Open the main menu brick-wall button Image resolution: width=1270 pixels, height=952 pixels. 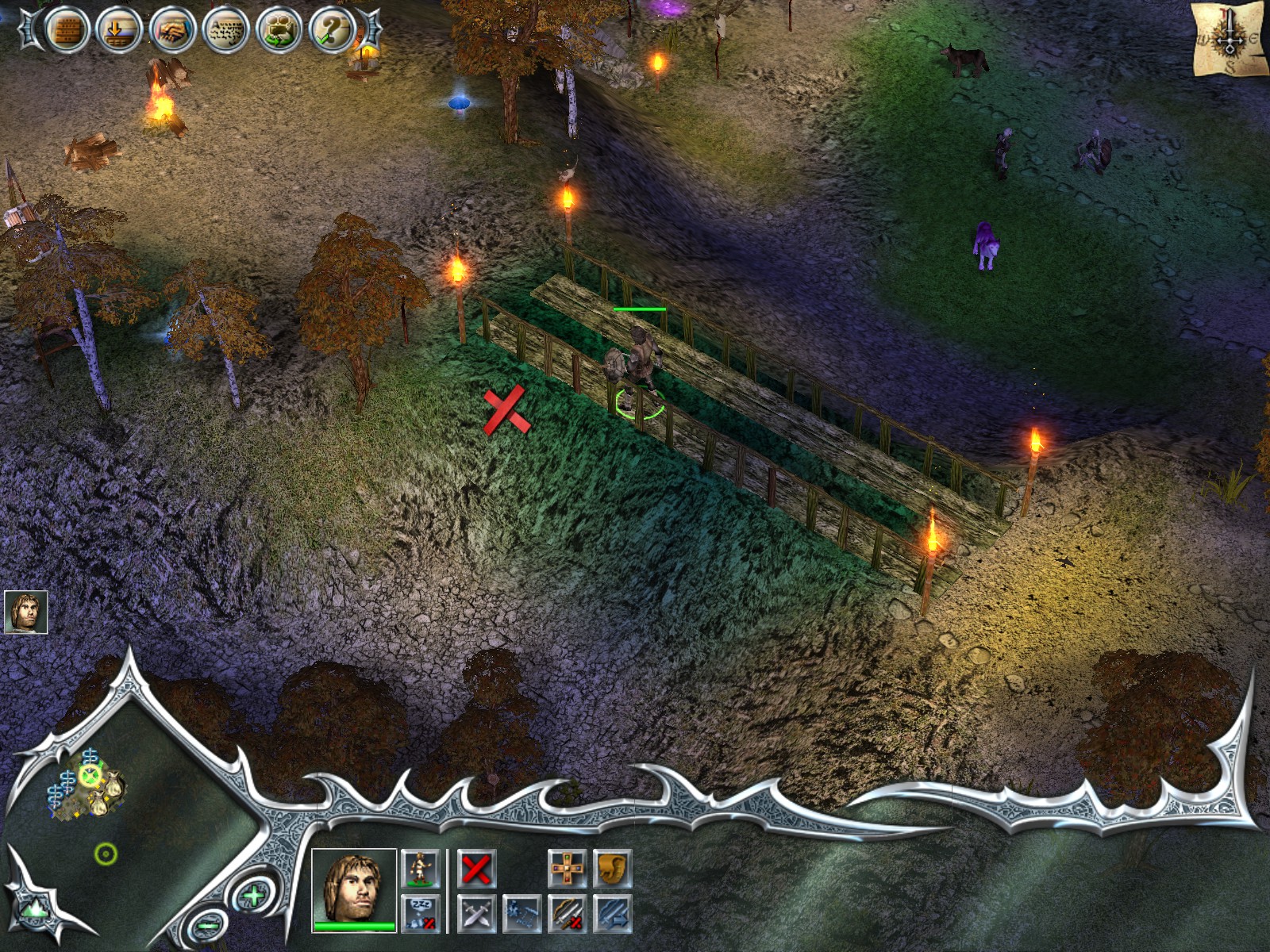click(x=67, y=31)
